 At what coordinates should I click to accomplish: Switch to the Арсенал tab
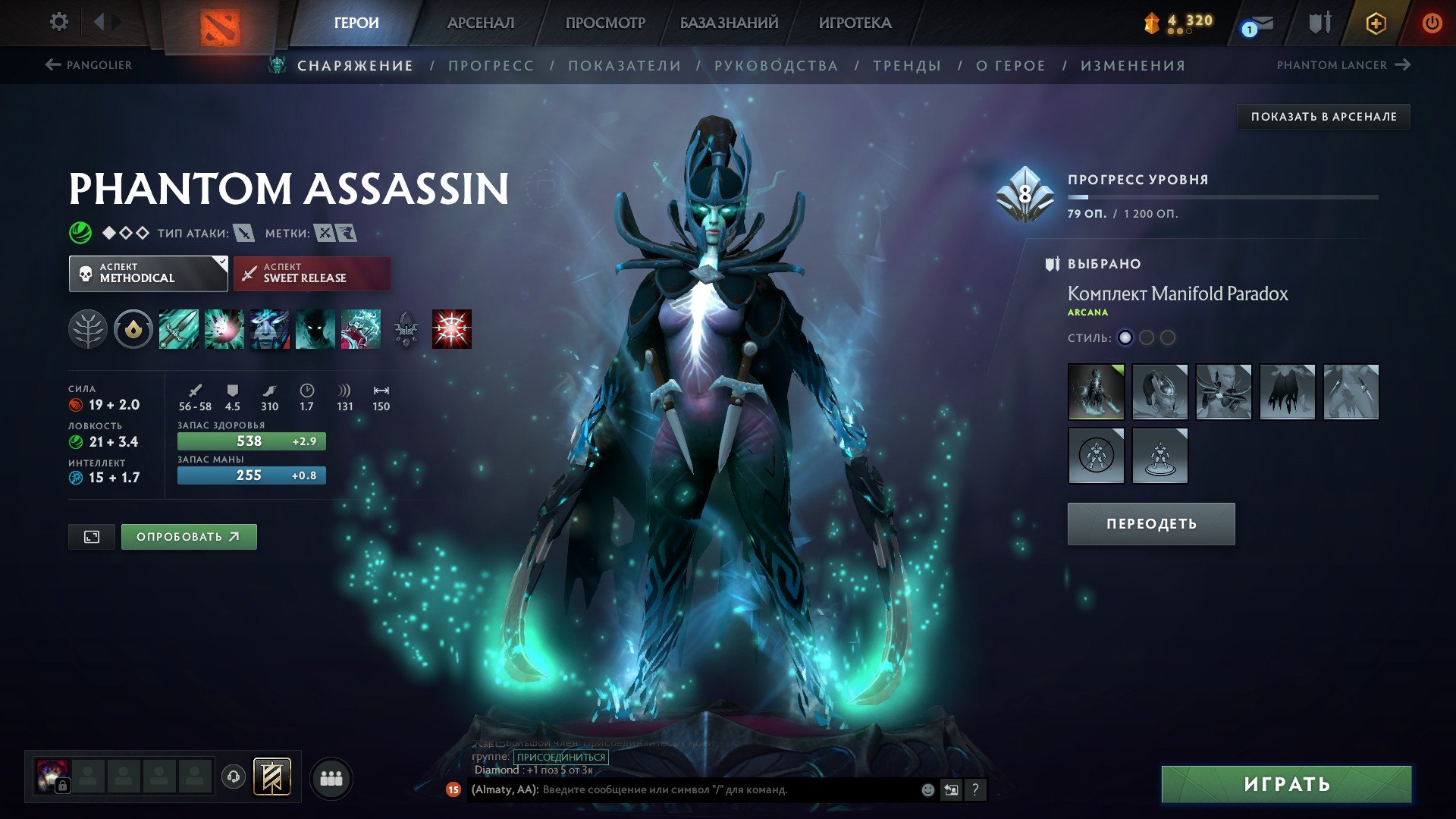[481, 23]
